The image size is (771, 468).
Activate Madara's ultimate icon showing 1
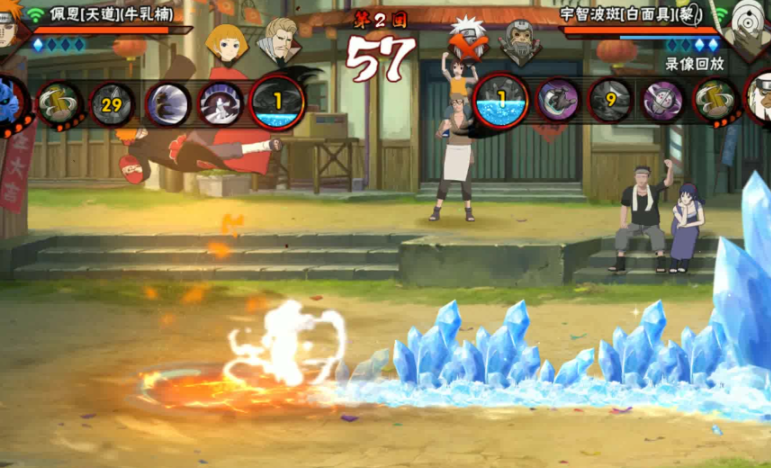499,101
